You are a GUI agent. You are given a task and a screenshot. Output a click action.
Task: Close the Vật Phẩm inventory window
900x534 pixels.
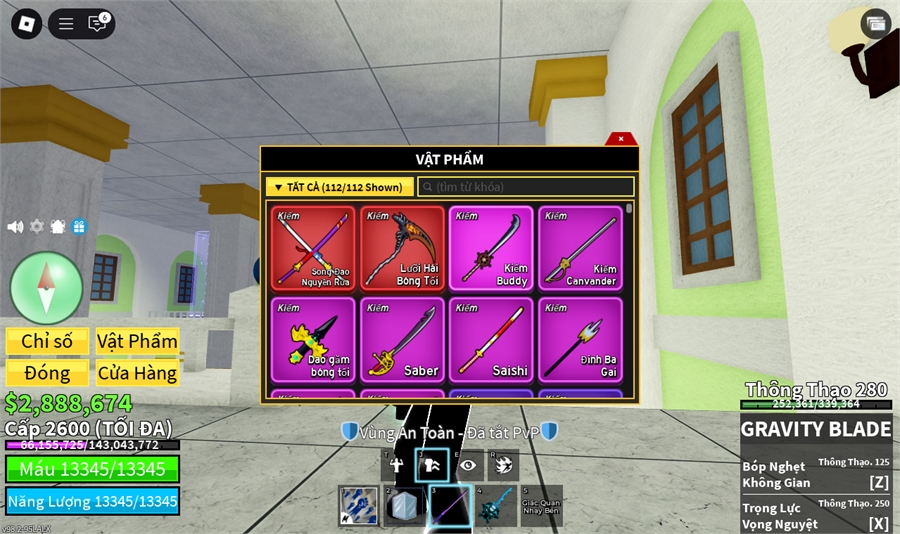621,139
